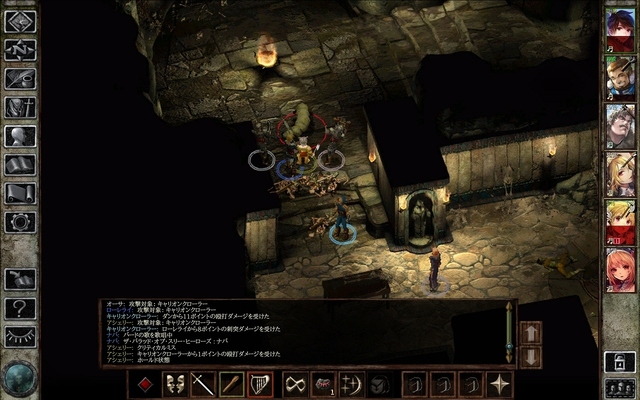Choose the theater masks talk action
Viewport: 640px width, 400px height.
click(x=174, y=384)
